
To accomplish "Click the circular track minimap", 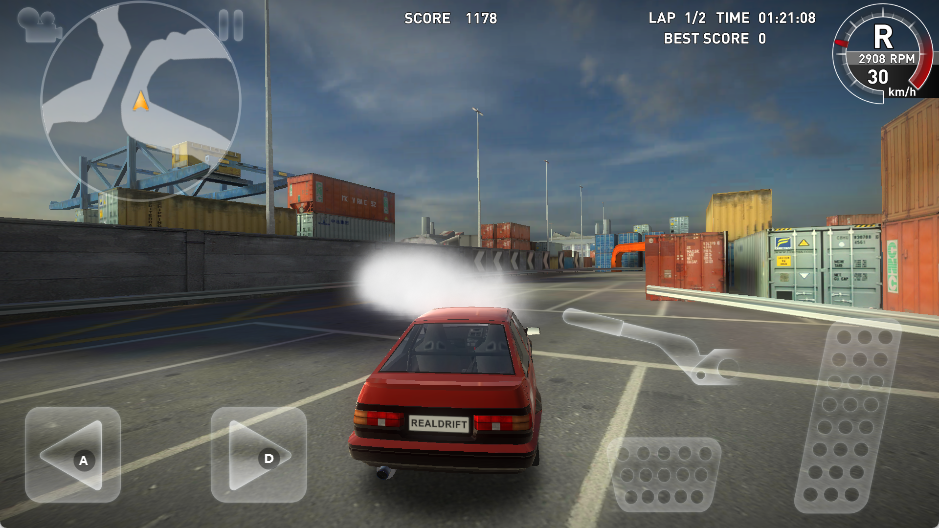I will (x=138, y=100).
